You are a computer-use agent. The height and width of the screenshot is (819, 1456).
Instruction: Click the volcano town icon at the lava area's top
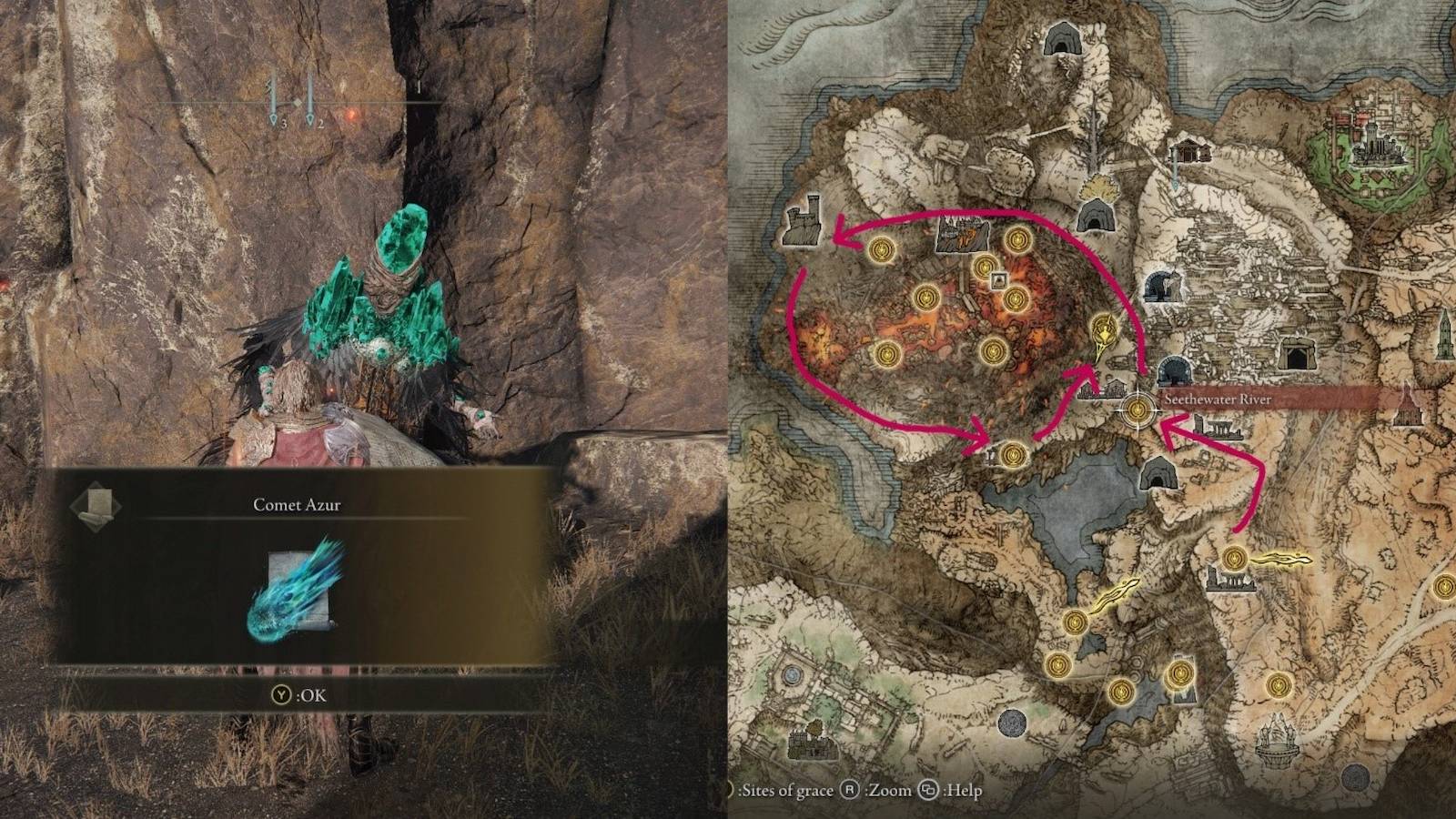point(962,235)
